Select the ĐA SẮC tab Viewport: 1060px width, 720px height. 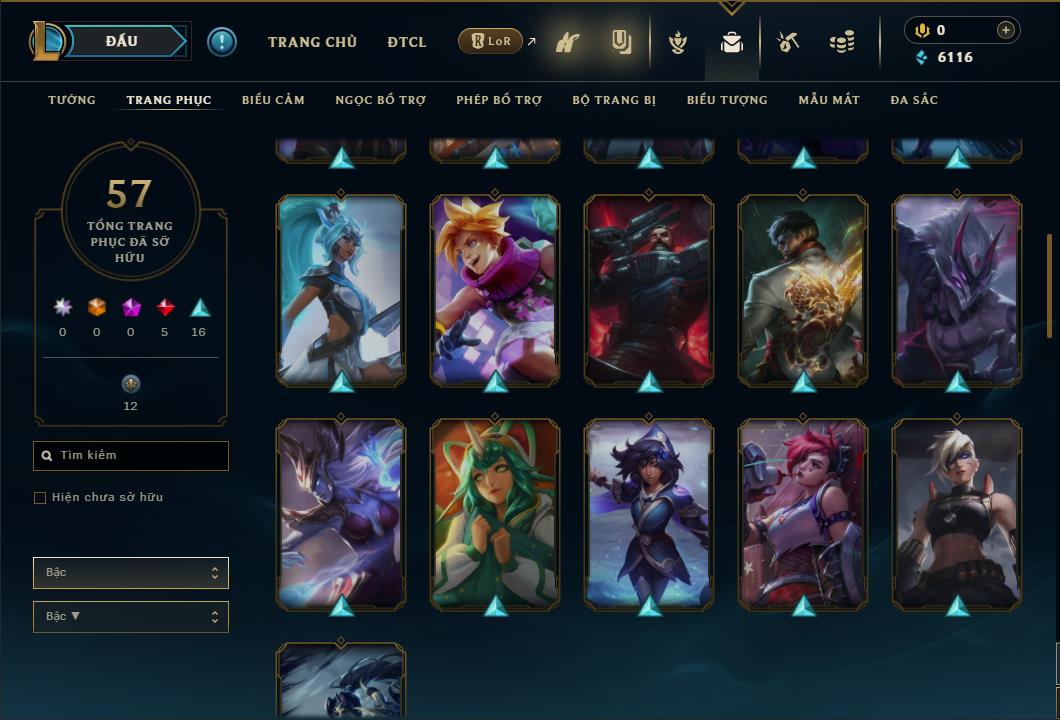[x=914, y=100]
